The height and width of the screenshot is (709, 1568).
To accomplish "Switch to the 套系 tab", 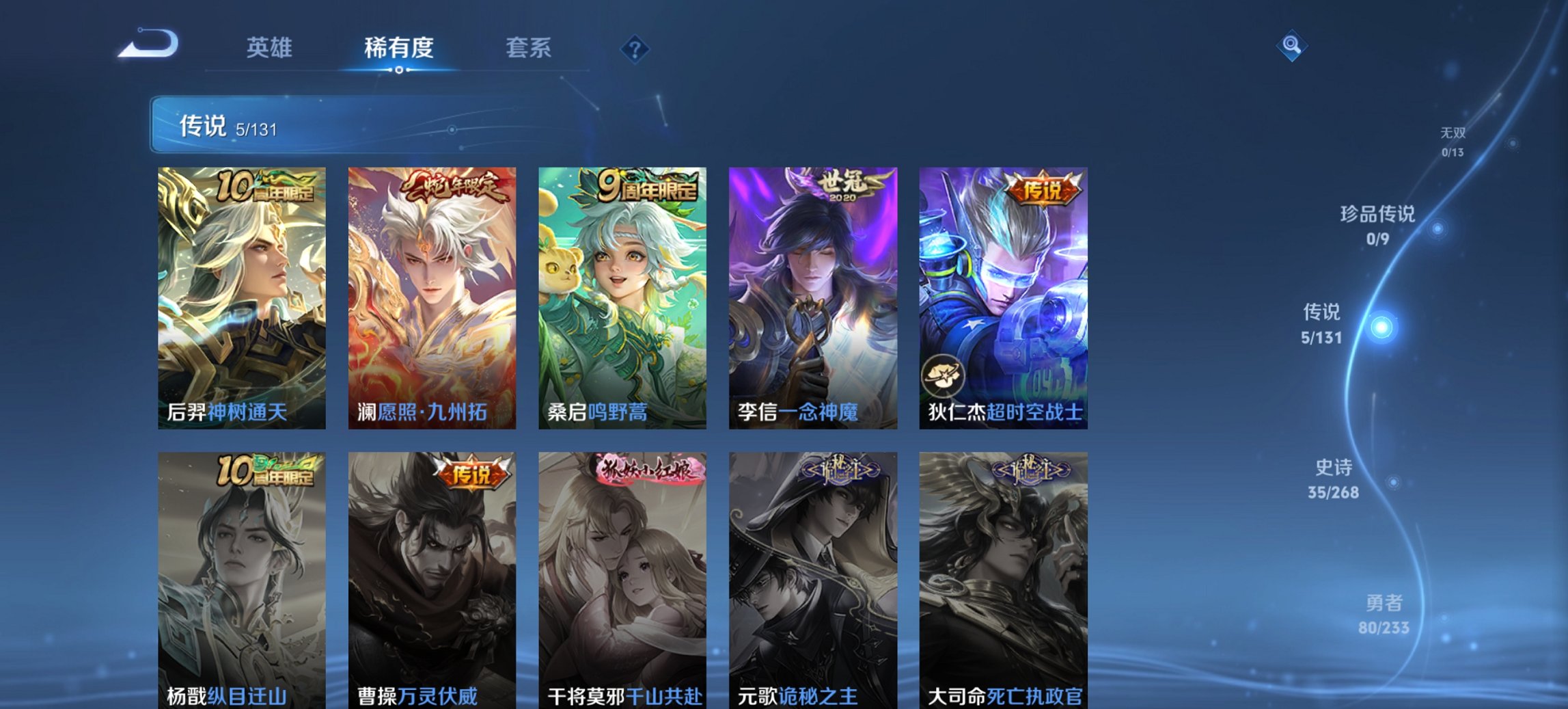I will tap(527, 48).
